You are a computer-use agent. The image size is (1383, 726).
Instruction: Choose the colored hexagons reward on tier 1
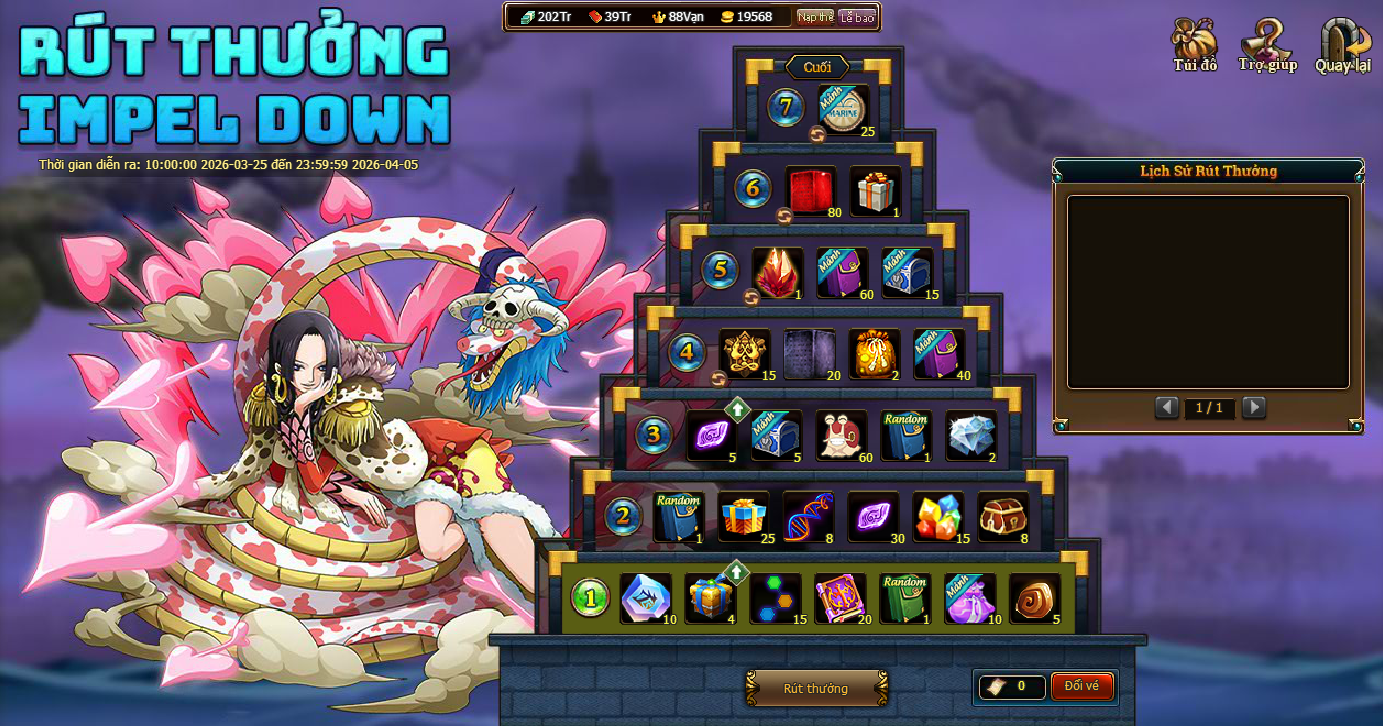click(x=775, y=598)
